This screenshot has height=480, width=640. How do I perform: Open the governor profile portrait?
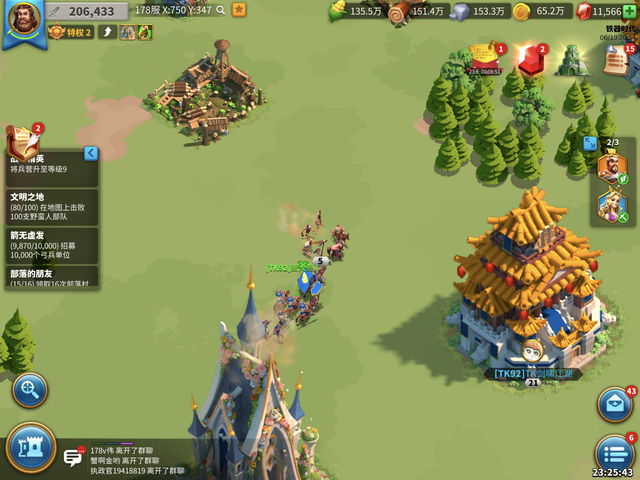click(x=22, y=22)
